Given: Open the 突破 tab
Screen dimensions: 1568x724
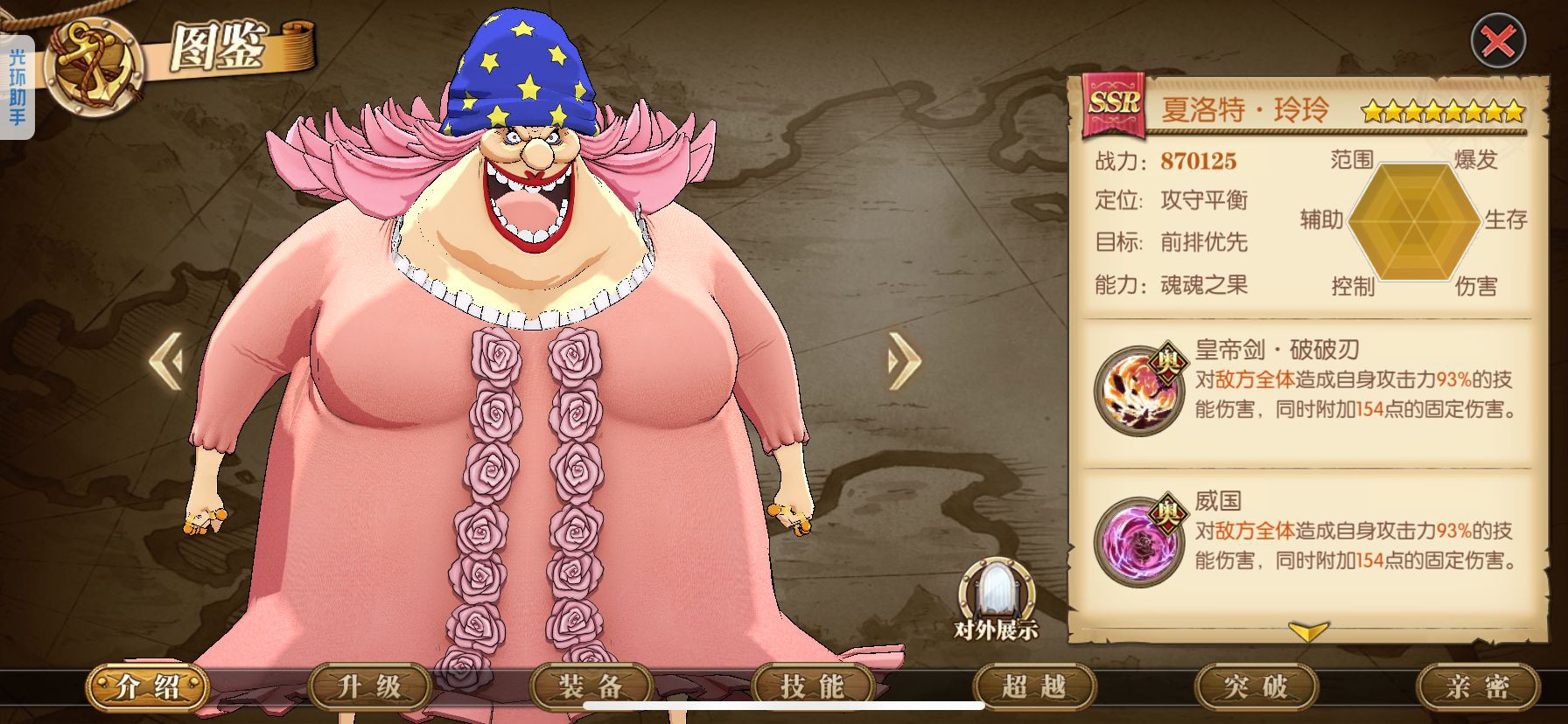Looking at the screenshot, I should (x=1255, y=686).
